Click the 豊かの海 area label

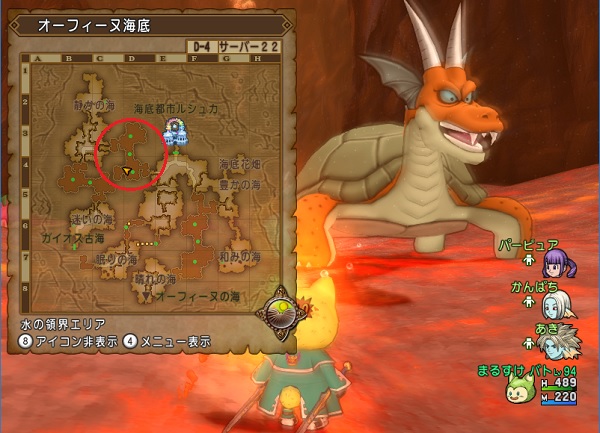(241, 184)
